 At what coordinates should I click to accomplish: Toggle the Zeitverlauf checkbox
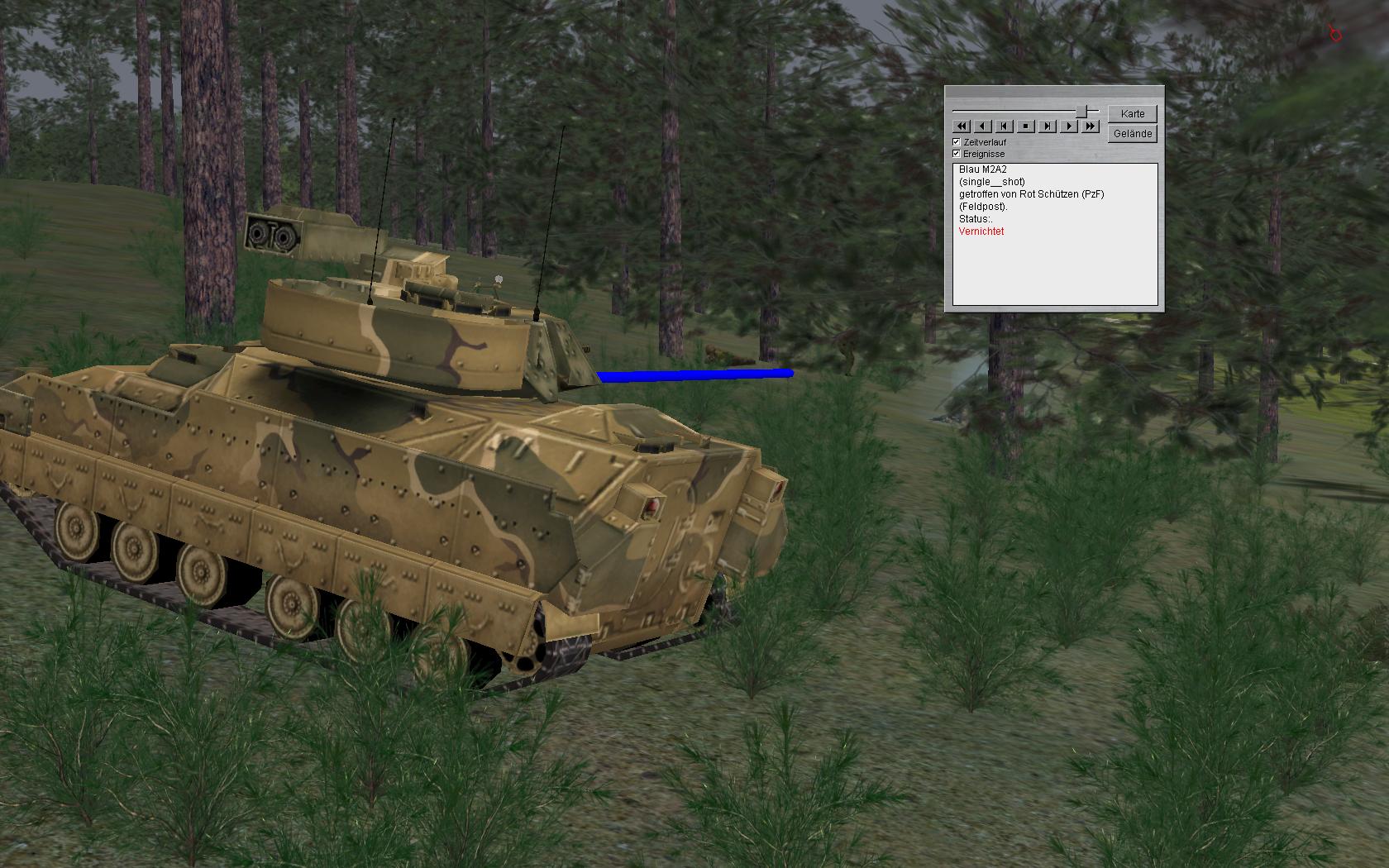coord(957,142)
